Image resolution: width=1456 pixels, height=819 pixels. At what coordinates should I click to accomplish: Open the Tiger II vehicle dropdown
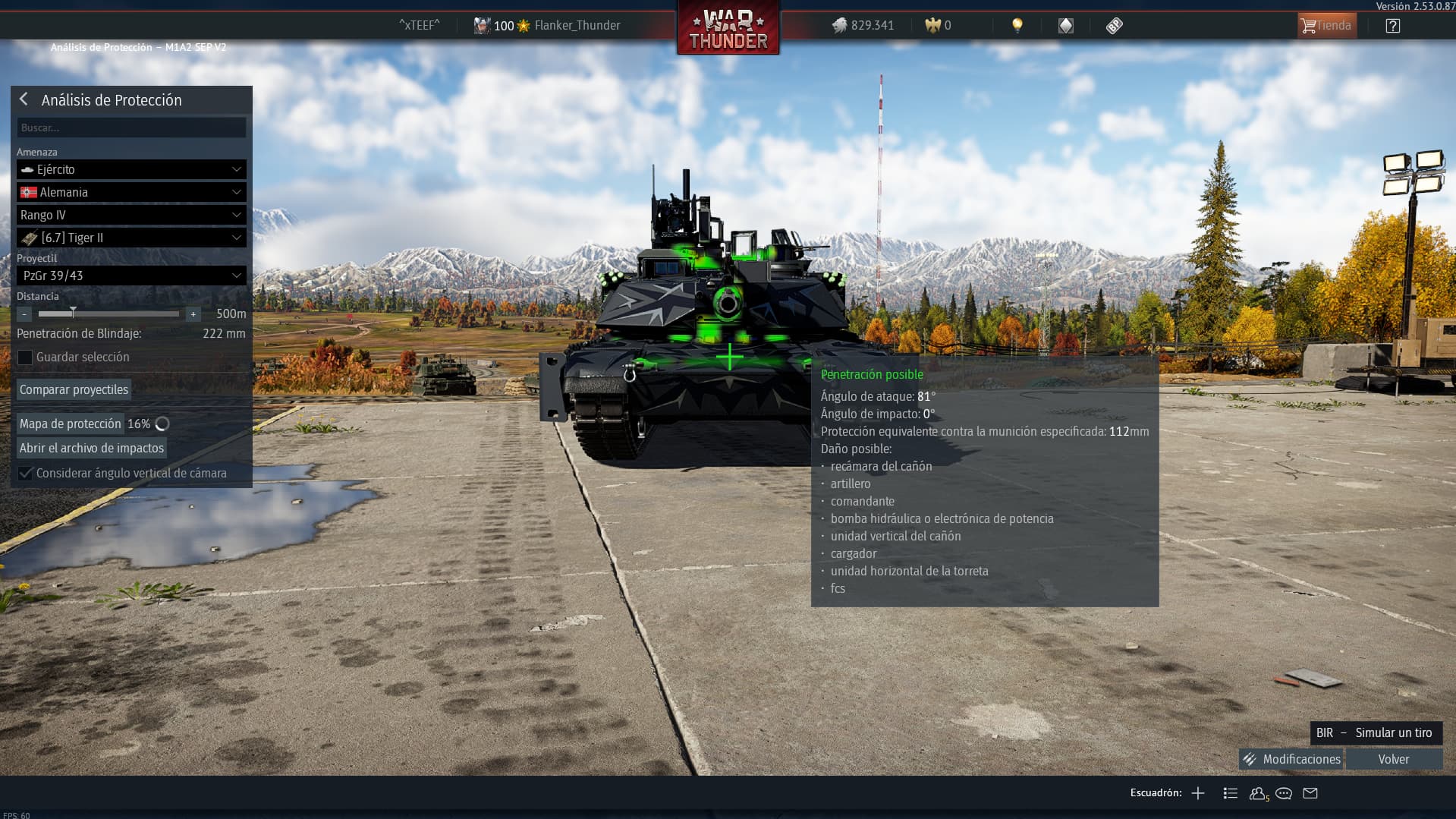coord(131,238)
